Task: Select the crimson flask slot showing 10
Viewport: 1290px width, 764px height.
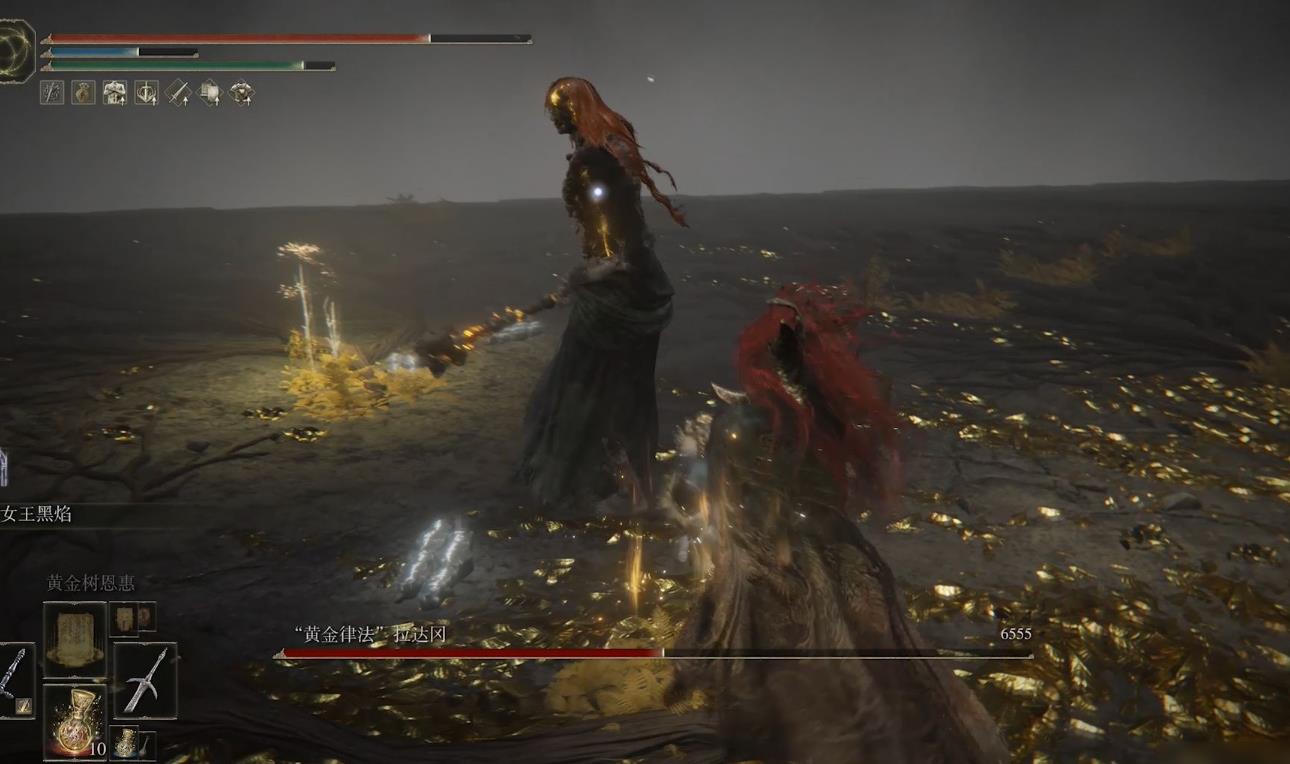Action: click(x=74, y=721)
